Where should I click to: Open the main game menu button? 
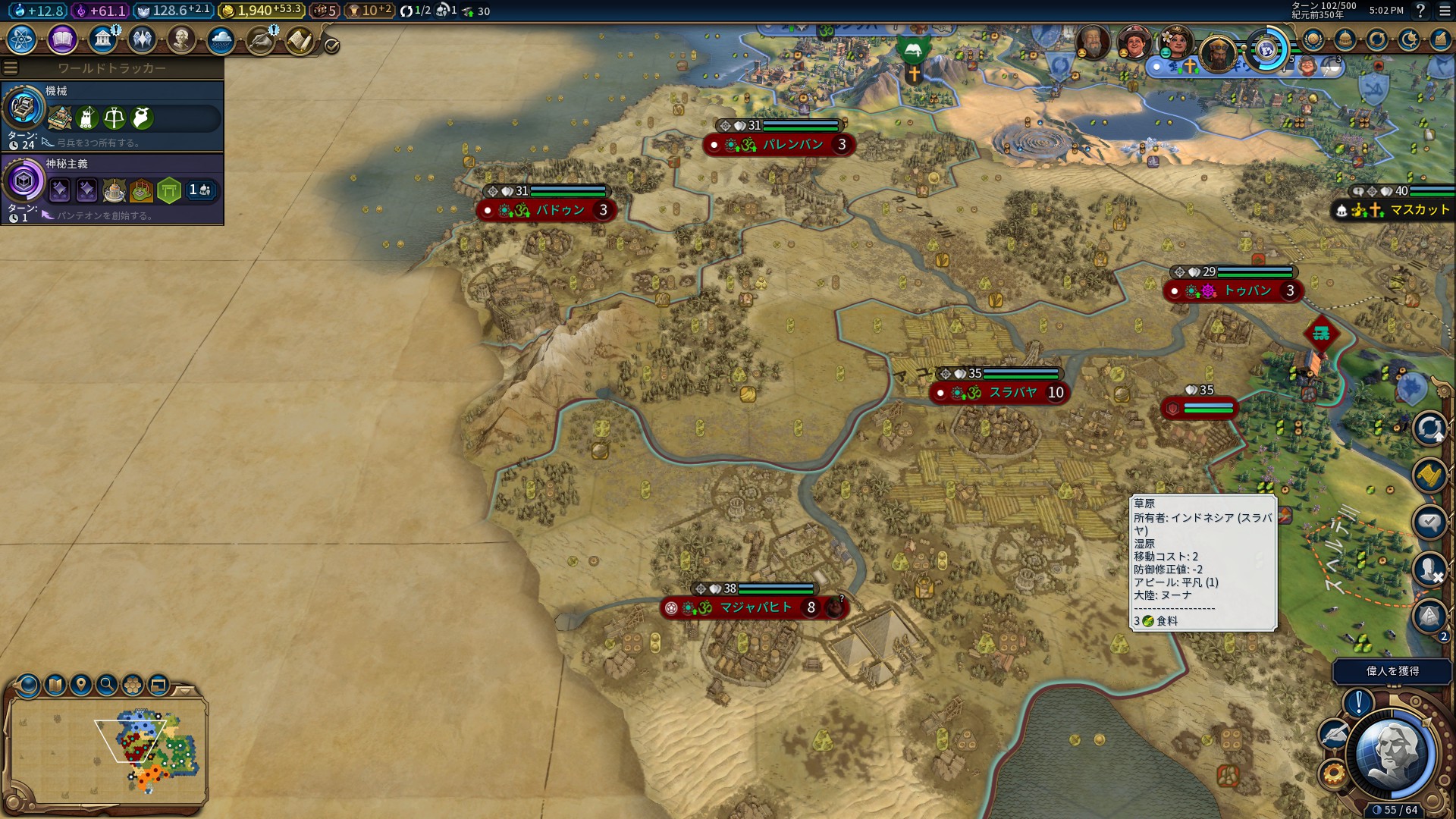click(1445, 11)
